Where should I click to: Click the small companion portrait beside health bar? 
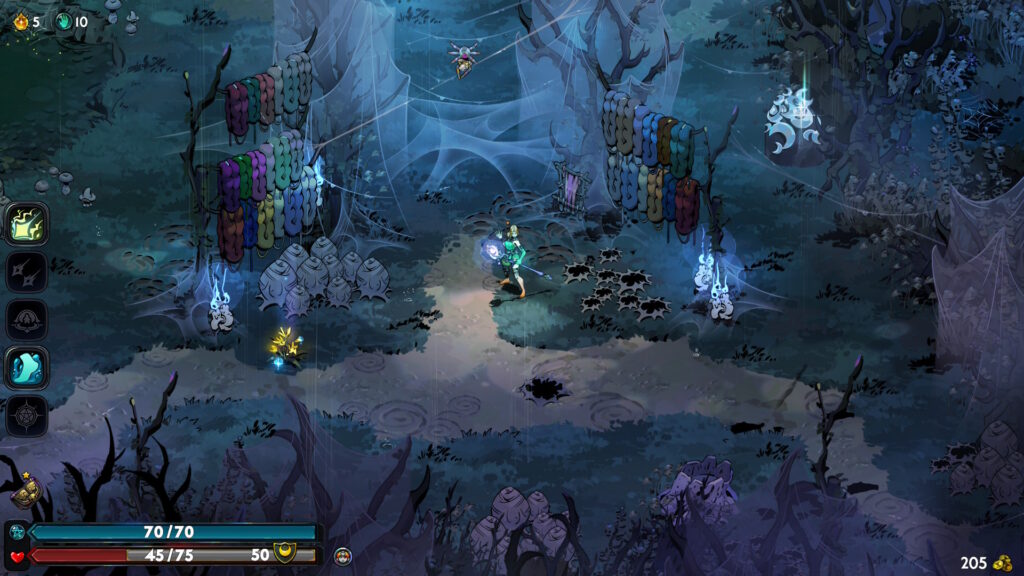tap(343, 554)
